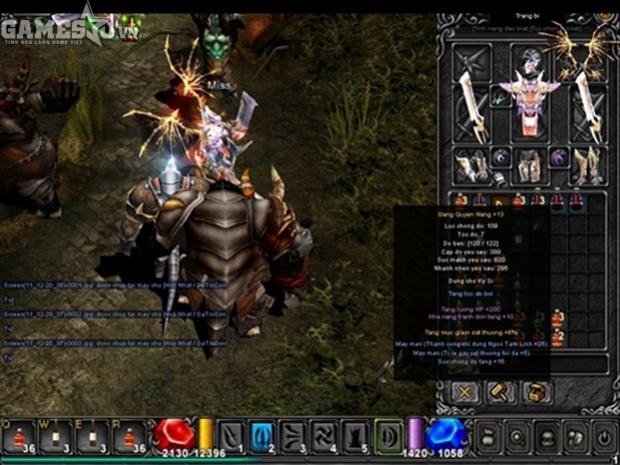The image size is (620, 465).
Task: Select the equipped chest armor slot
Action: tap(529, 108)
